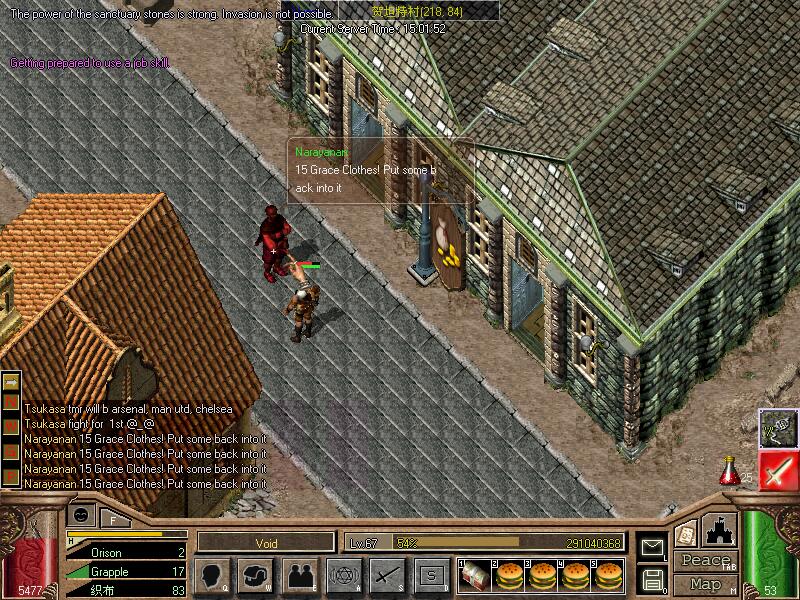Viewport: 800px width, 600px height.
Task: Click the arrow button atop the chat filters
Action: point(11,382)
